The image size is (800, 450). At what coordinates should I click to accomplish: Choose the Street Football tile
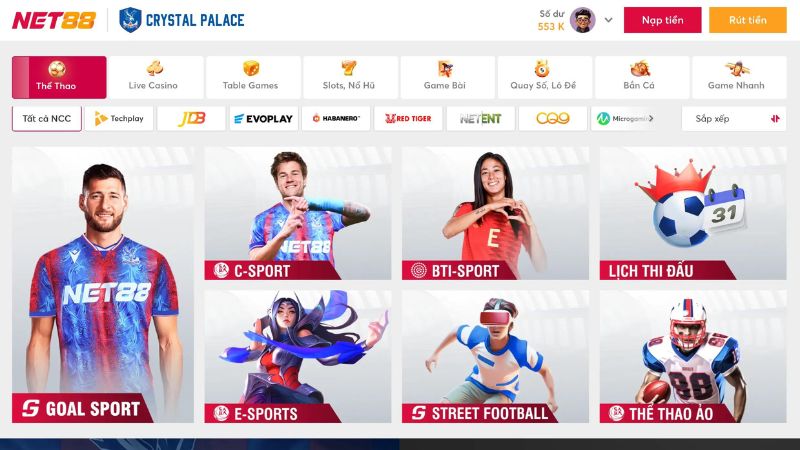[495, 356]
